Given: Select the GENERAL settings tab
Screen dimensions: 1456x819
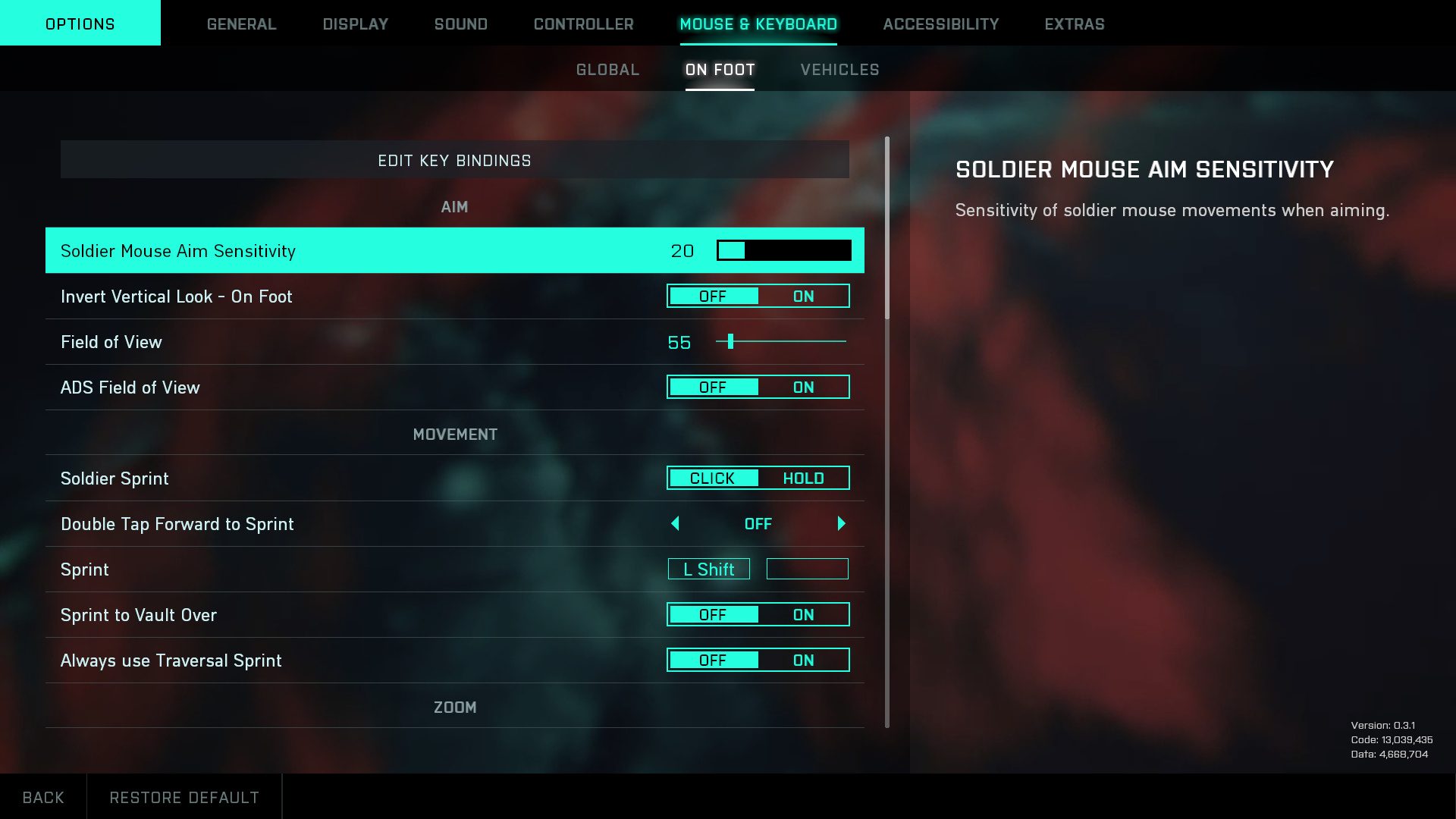Looking at the screenshot, I should pyautogui.click(x=241, y=24).
